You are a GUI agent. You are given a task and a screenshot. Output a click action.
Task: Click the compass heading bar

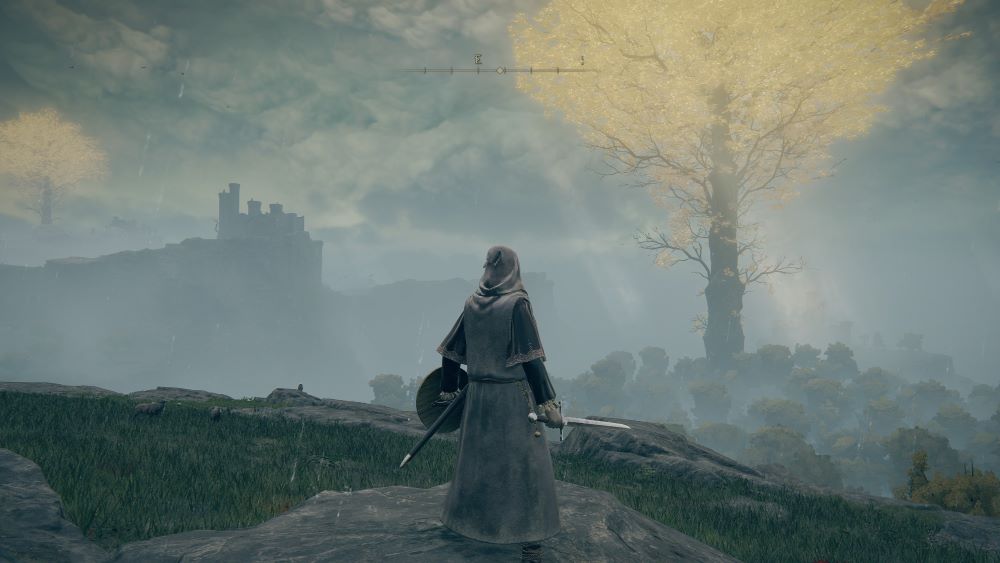(x=499, y=69)
